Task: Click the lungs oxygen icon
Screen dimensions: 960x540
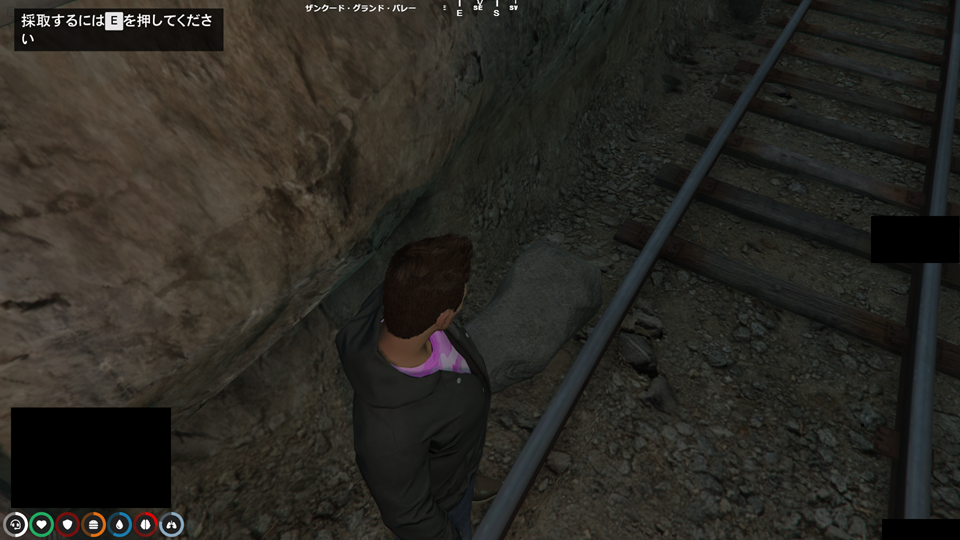Action: pyautogui.click(x=172, y=524)
